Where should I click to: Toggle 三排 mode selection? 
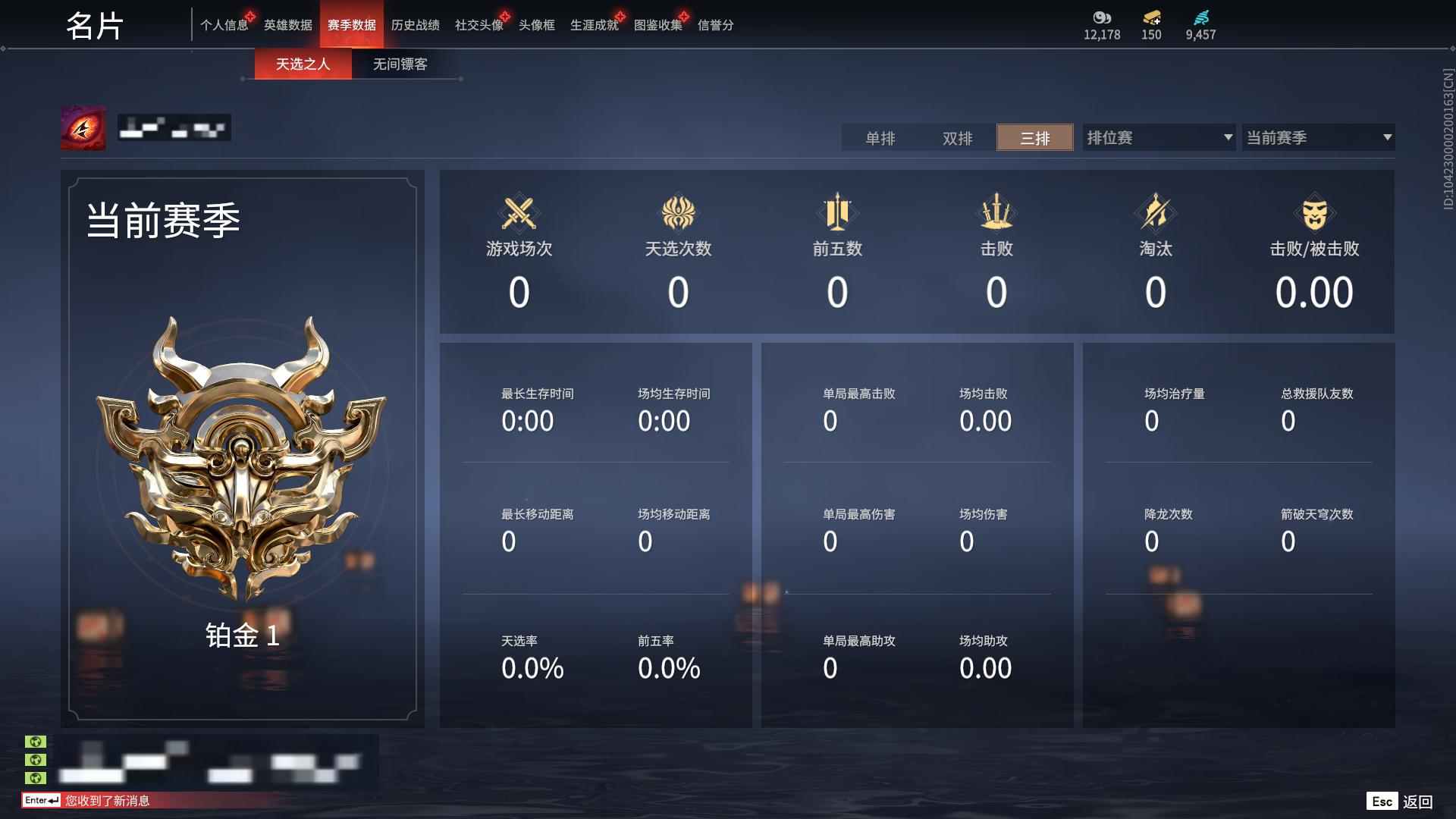[1034, 138]
